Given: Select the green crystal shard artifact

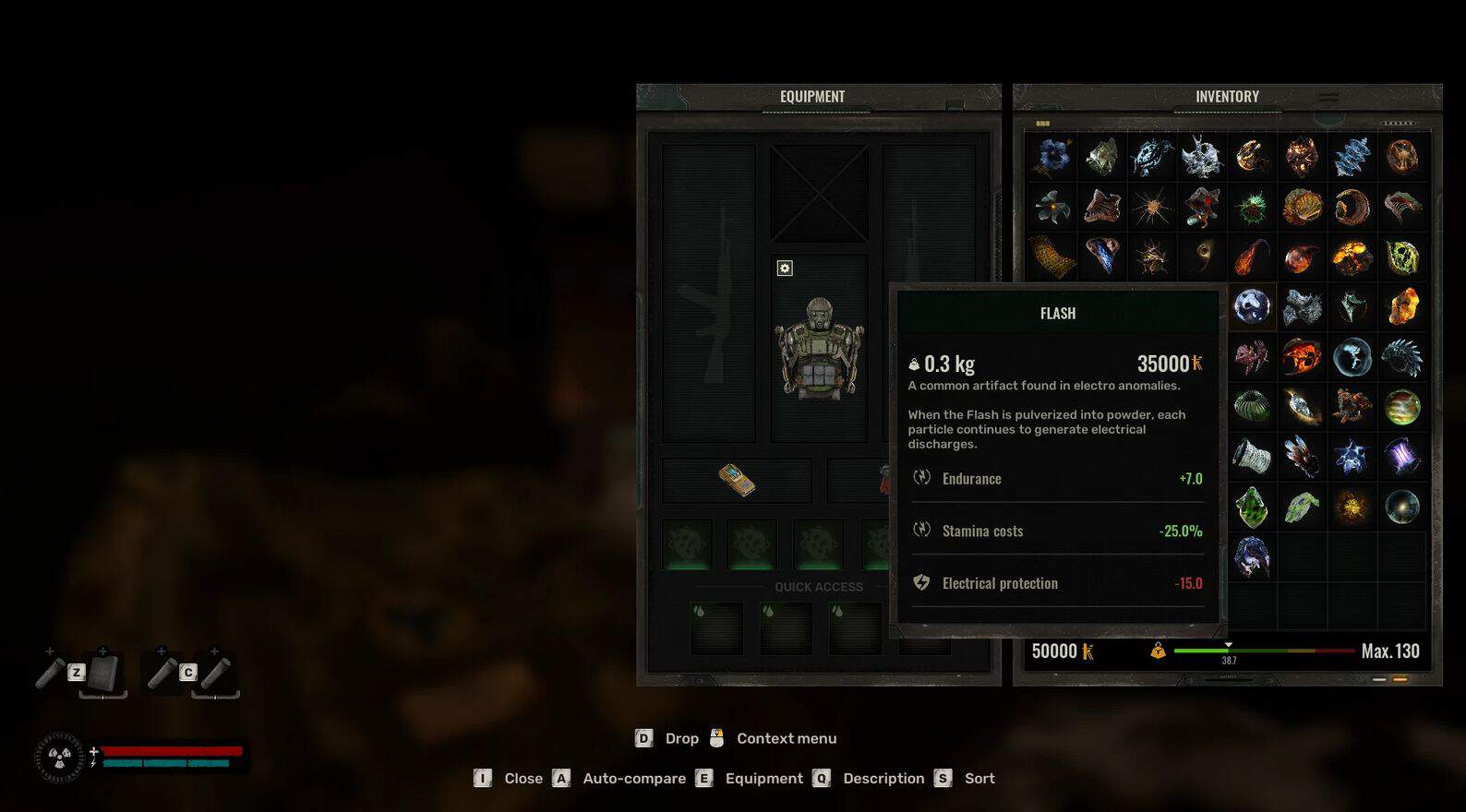Looking at the screenshot, I should [1252, 507].
